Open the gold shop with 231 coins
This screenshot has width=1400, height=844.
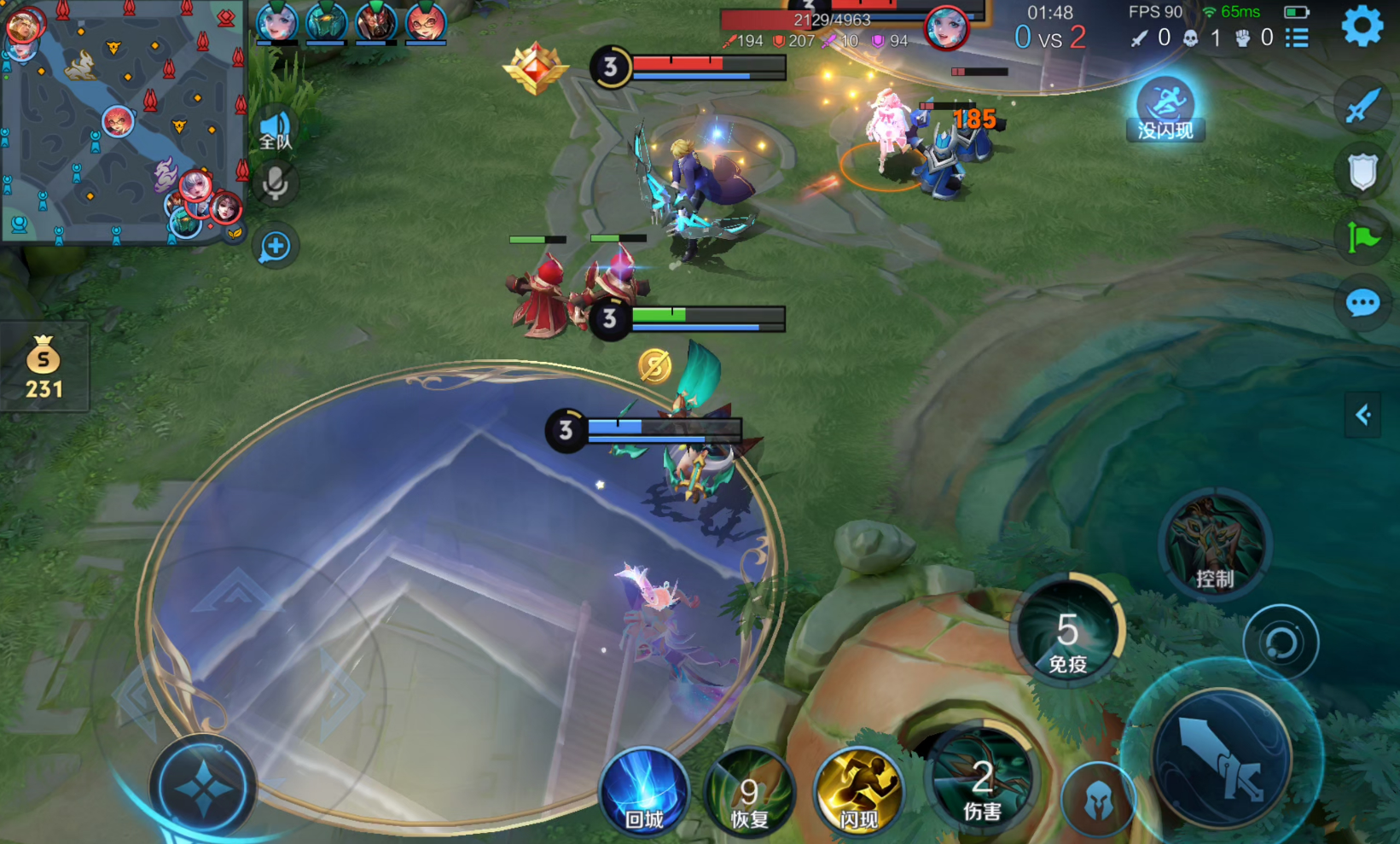[44, 367]
